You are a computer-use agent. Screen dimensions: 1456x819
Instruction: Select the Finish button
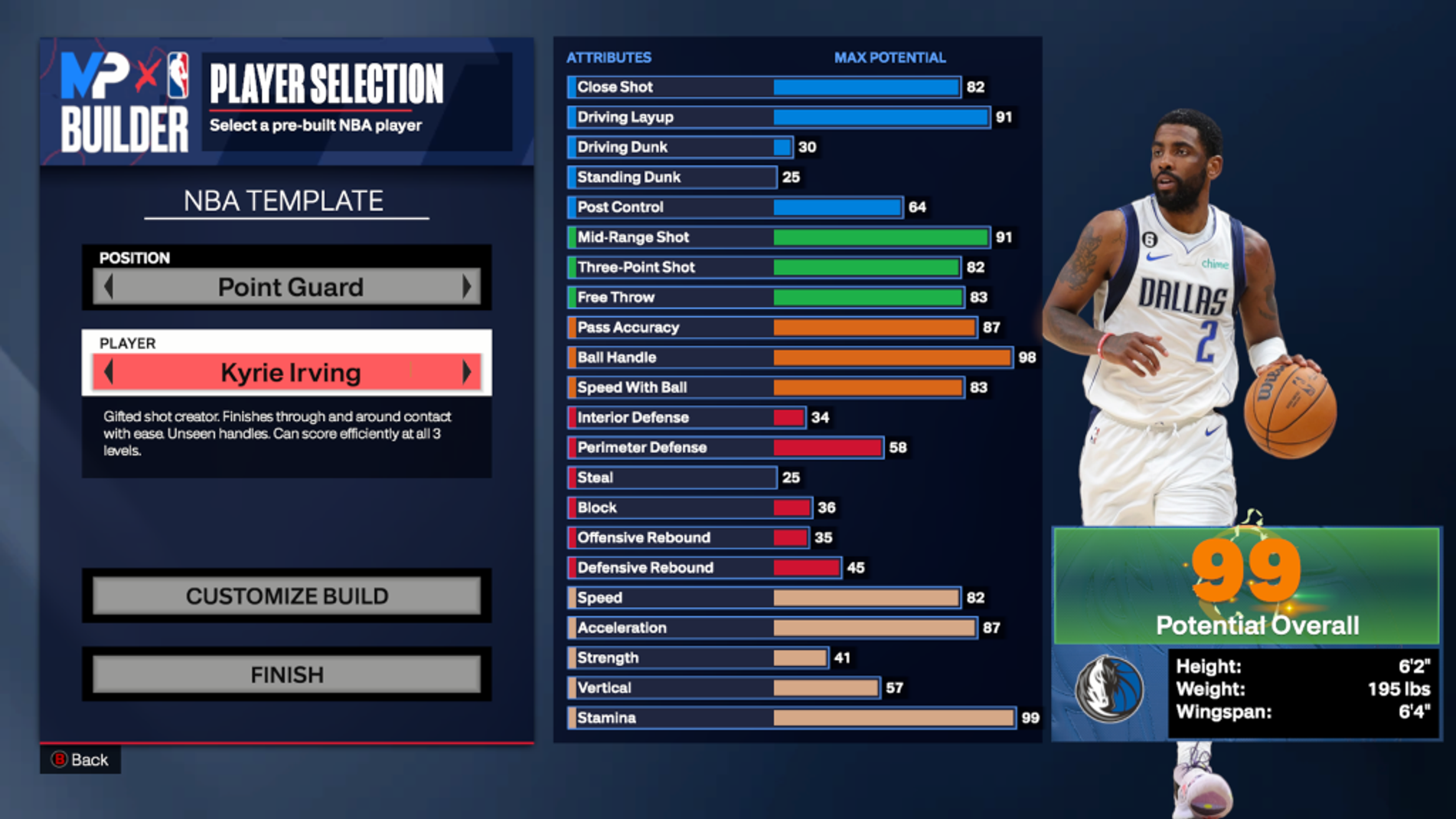point(287,674)
